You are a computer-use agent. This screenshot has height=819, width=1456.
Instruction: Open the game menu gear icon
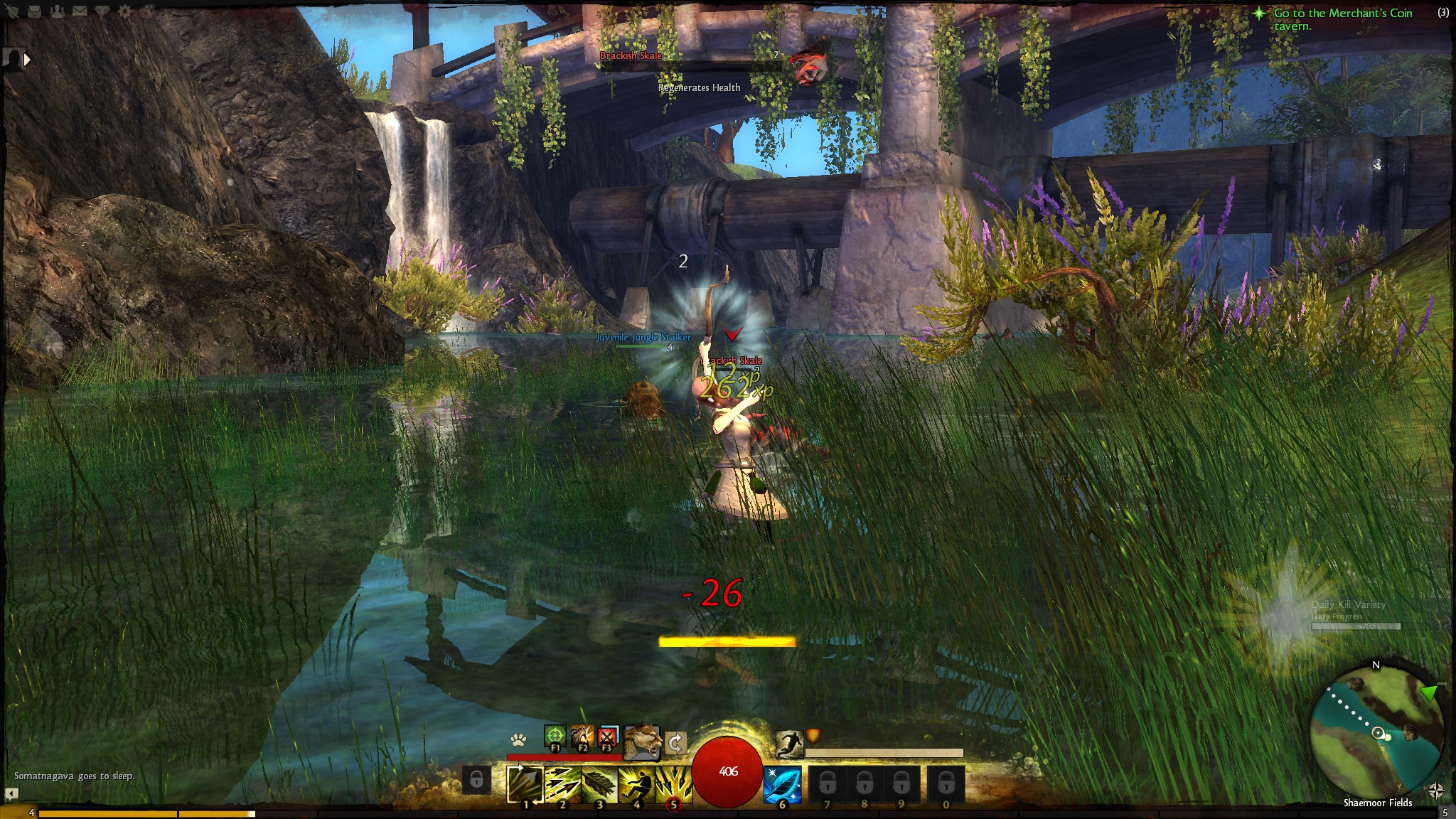point(125,11)
